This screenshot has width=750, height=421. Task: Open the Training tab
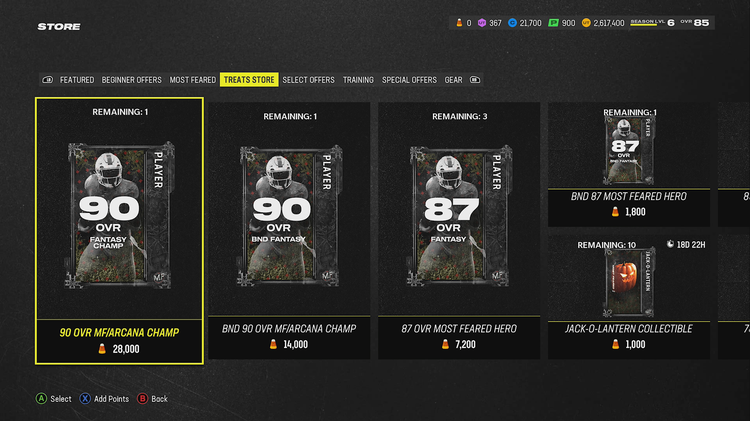click(x=358, y=80)
